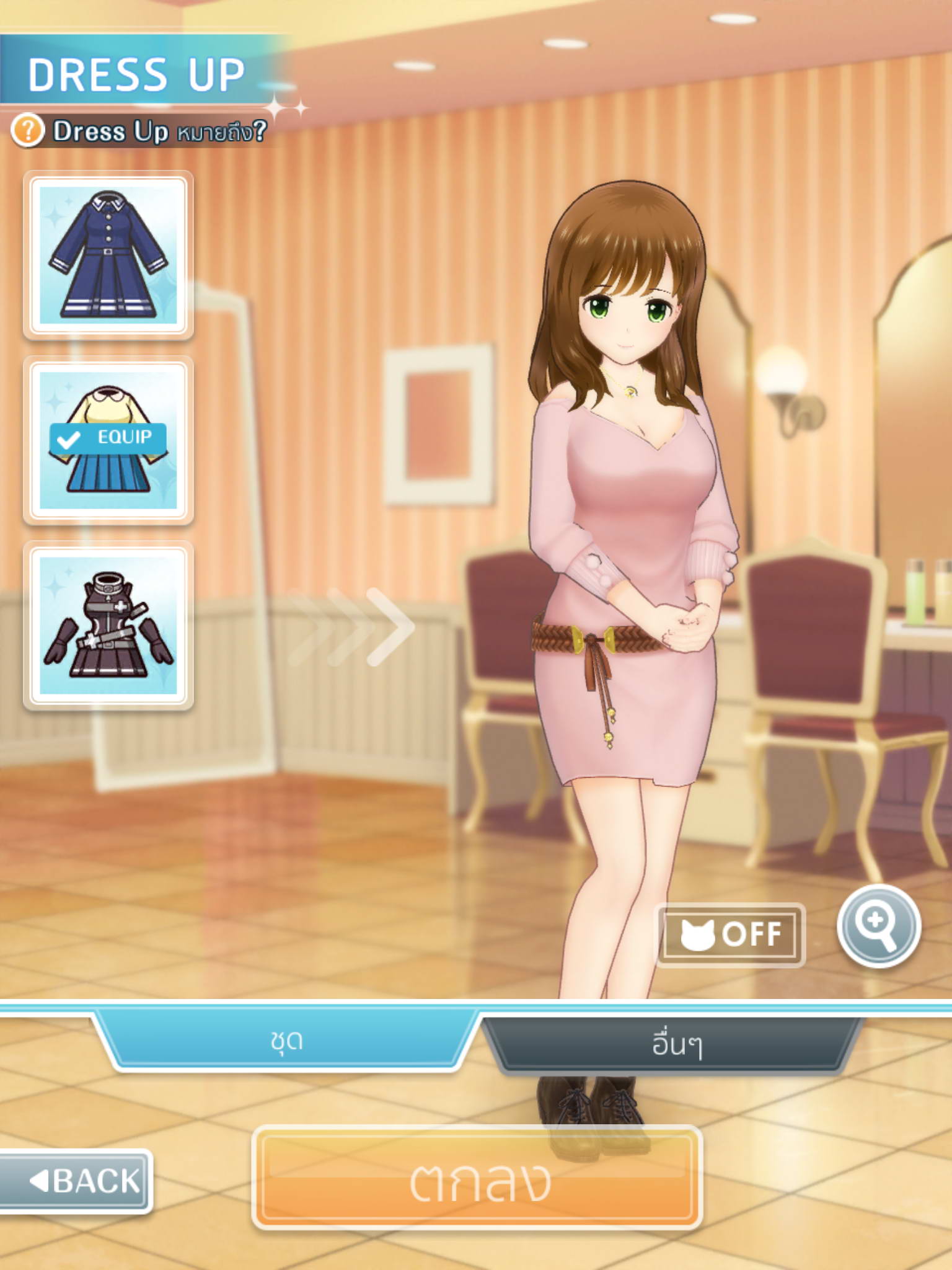Toggle the cat icon OFF button
Screen dimensions: 952x1270
pyautogui.click(x=731, y=934)
